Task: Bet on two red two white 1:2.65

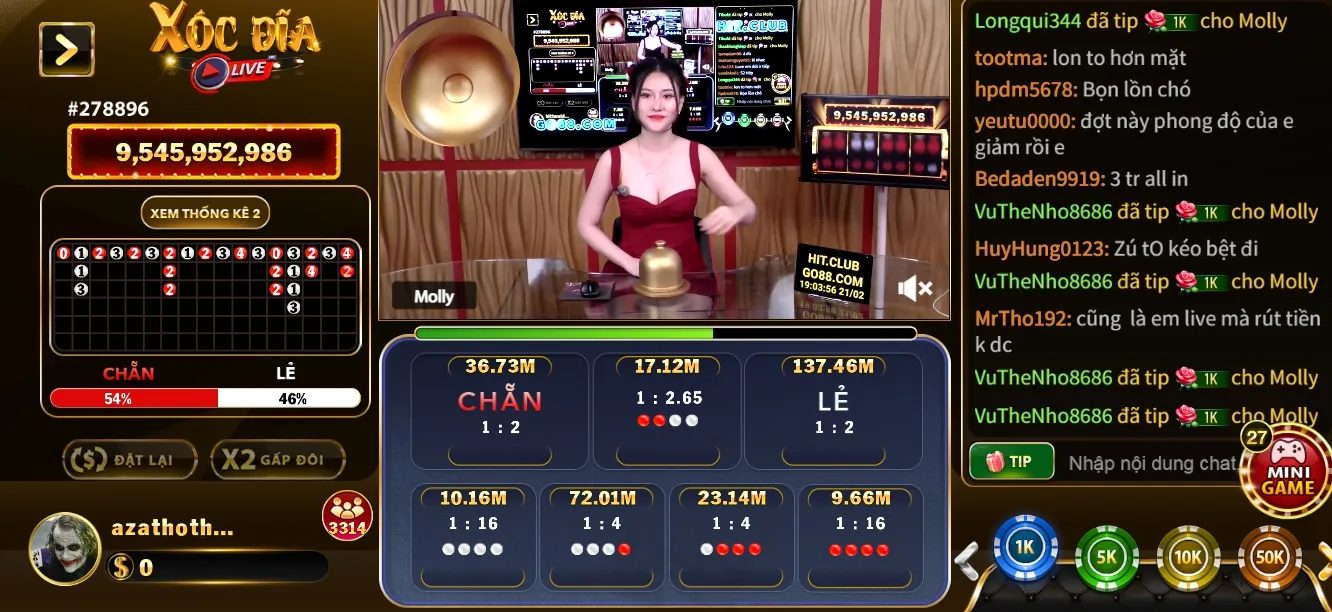Action: (667, 410)
